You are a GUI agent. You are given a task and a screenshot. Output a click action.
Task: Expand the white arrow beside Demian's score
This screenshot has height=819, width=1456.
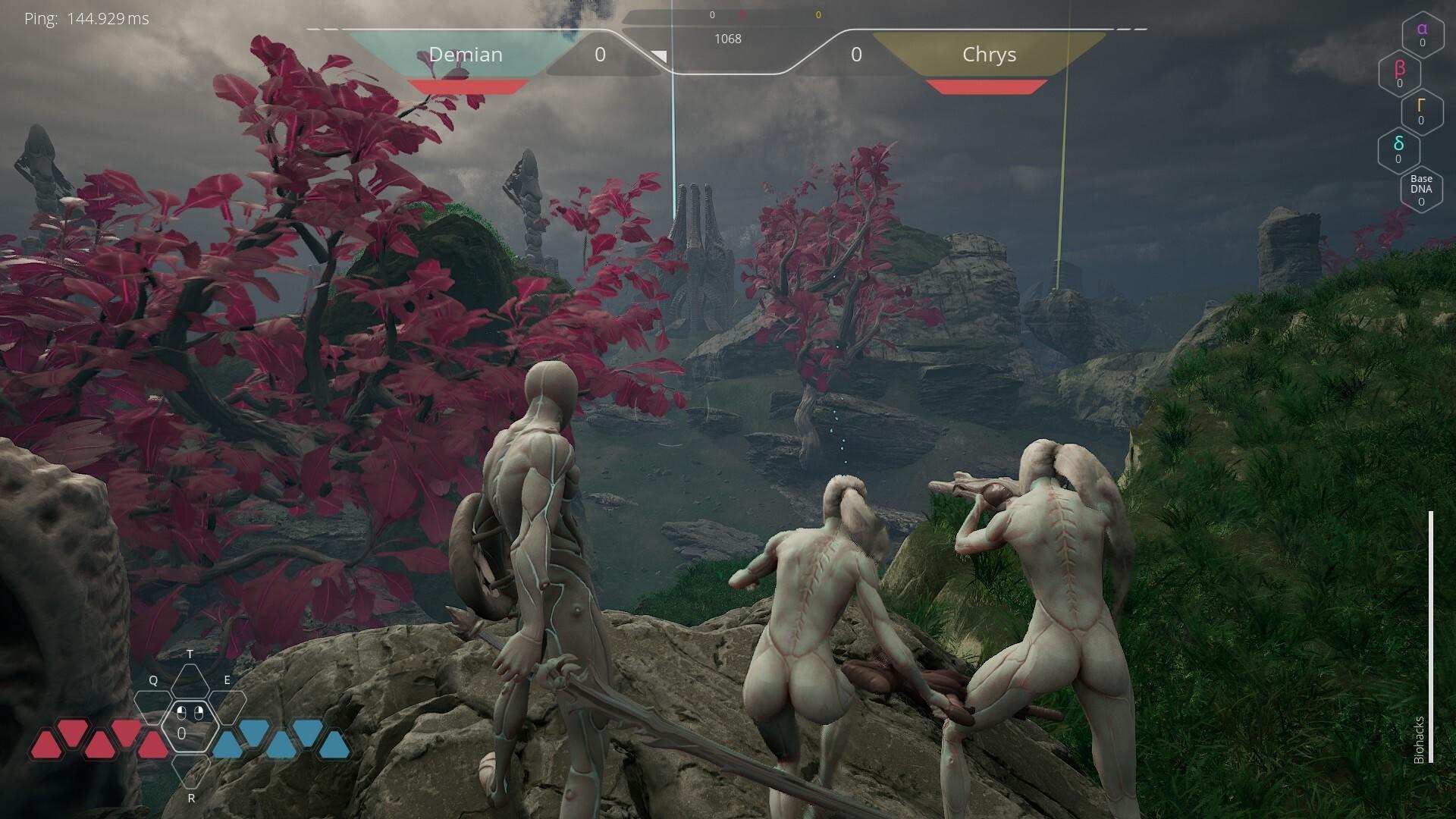coord(658,55)
